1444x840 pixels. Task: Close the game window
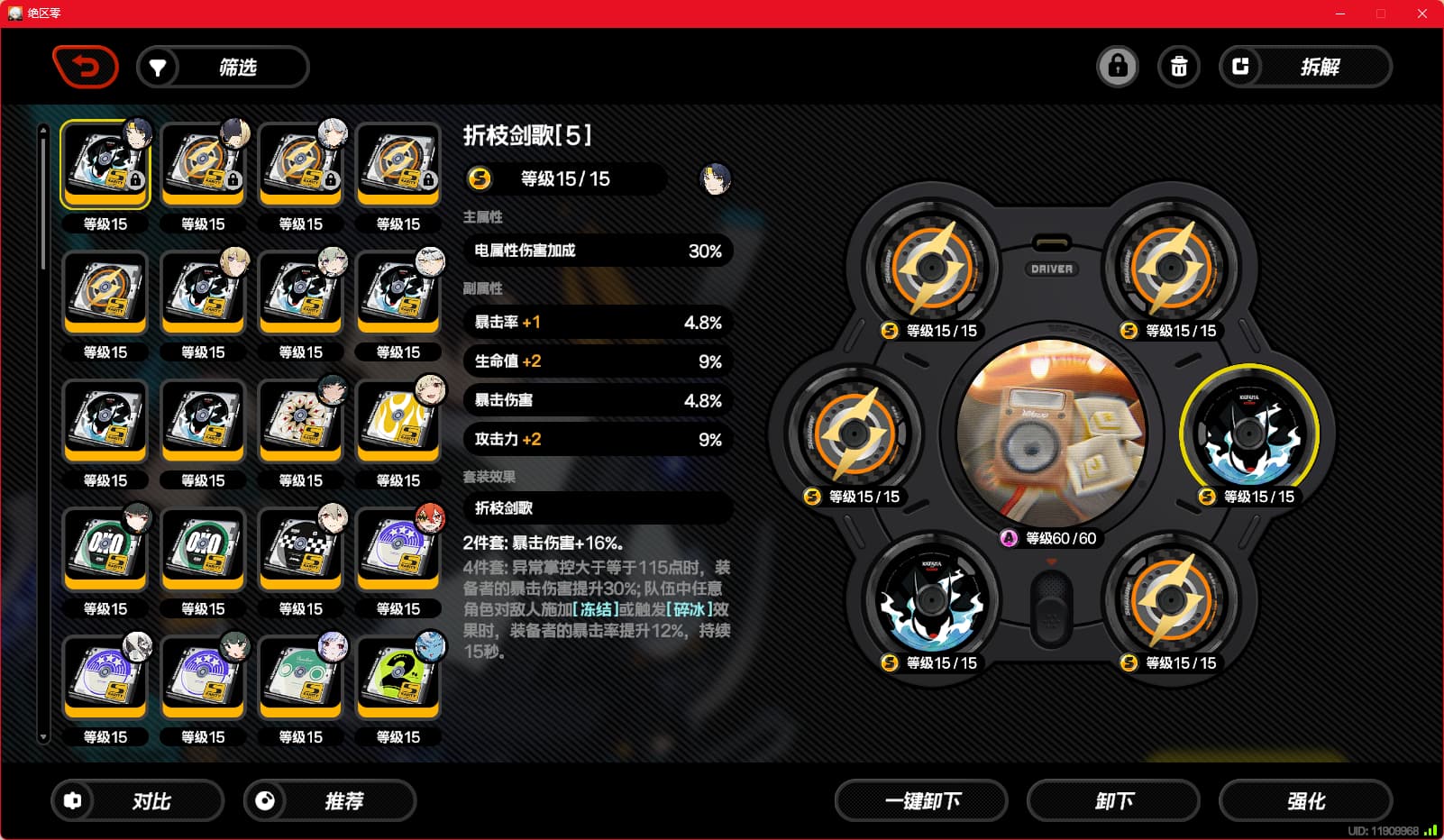(x=1422, y=14)
